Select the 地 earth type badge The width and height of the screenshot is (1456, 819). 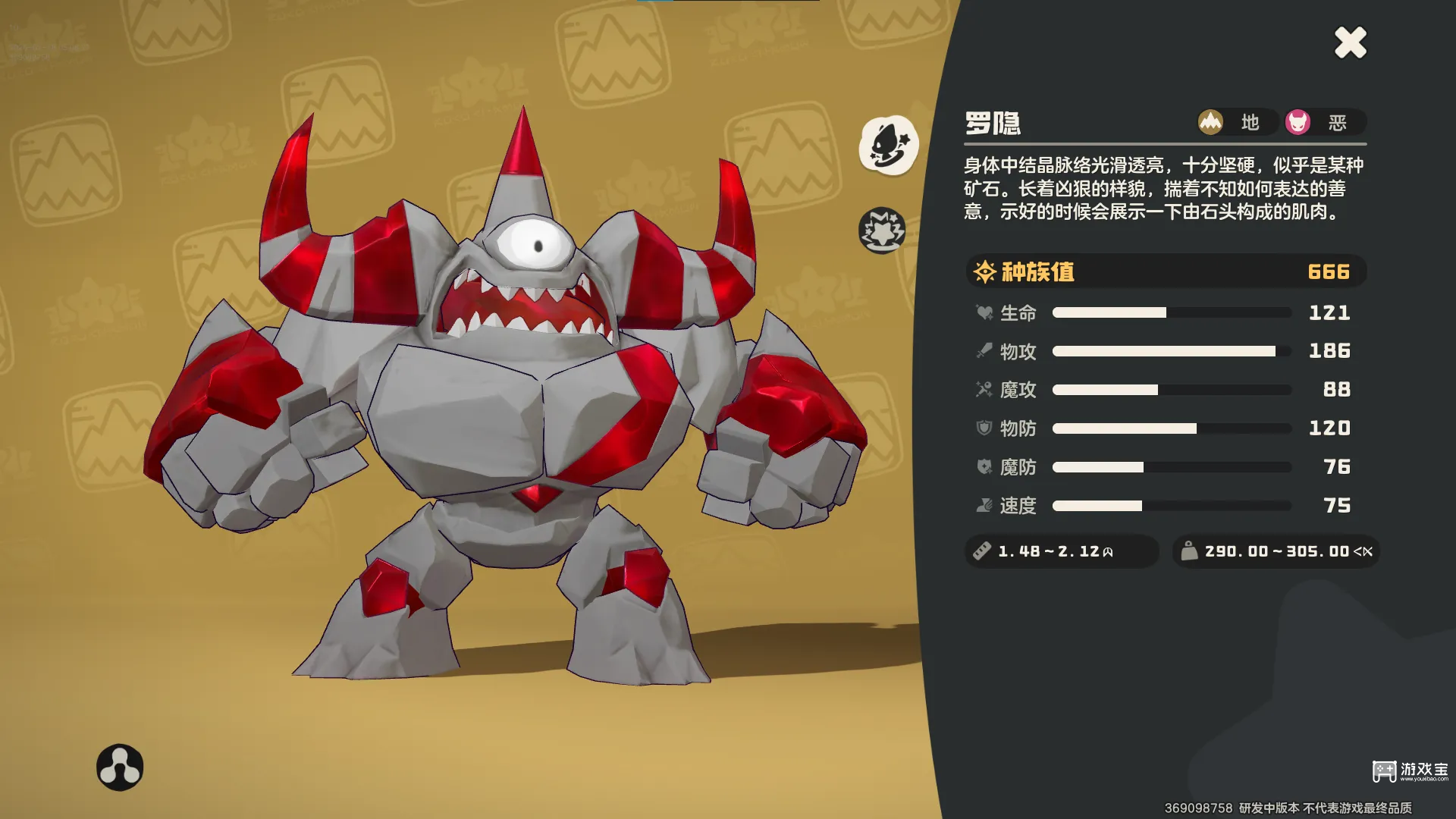coord(1235,122)
